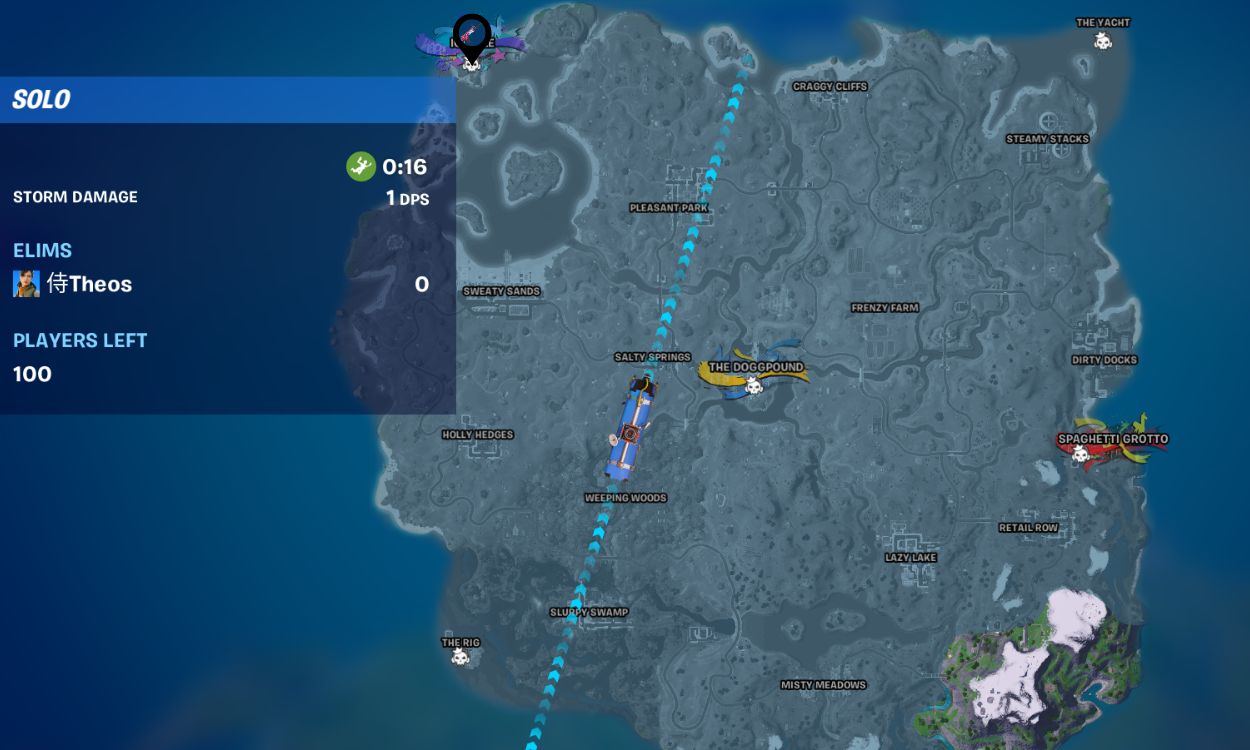Select The Yacht skull landmark
The image size is (1250, 750).
(x=1103, y=41)
